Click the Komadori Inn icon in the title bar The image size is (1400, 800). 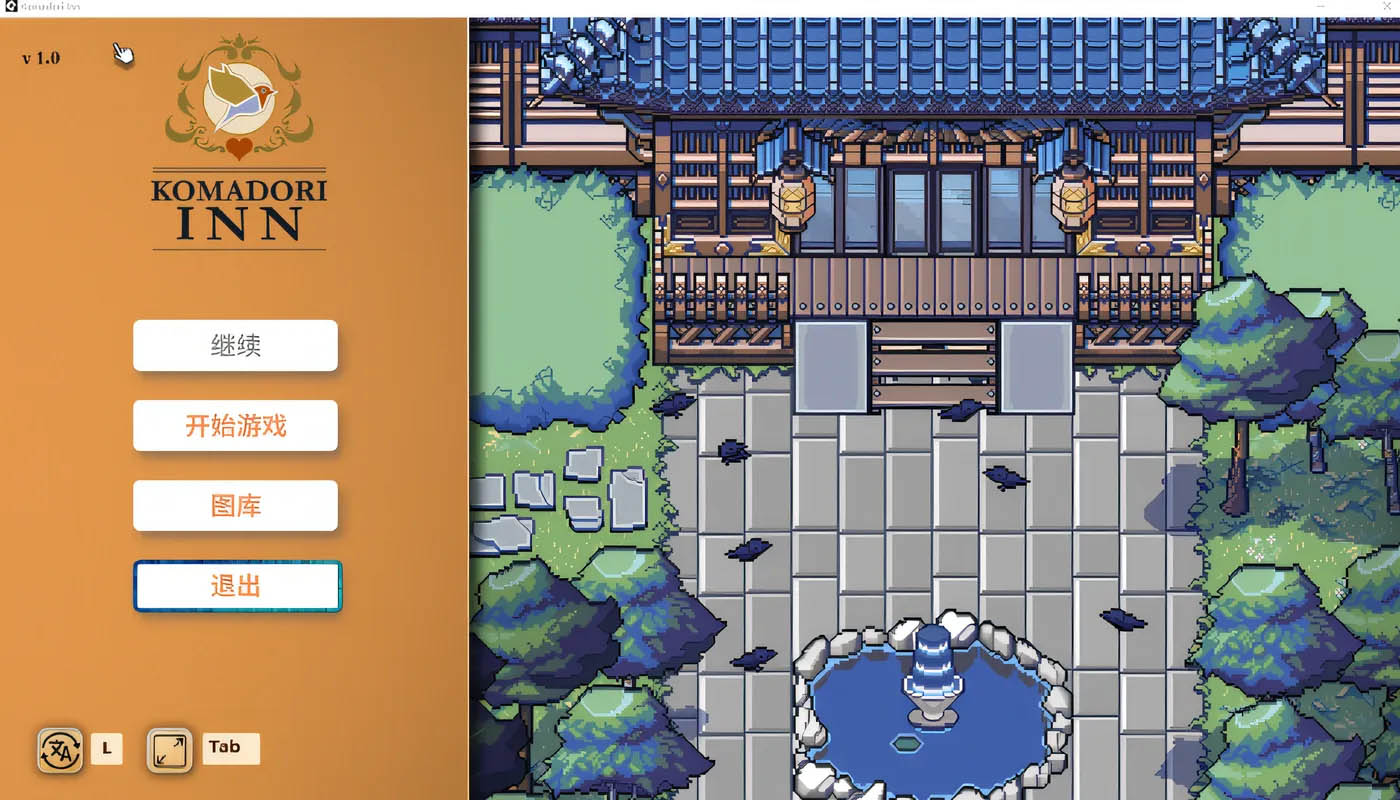tap(10, 6)
